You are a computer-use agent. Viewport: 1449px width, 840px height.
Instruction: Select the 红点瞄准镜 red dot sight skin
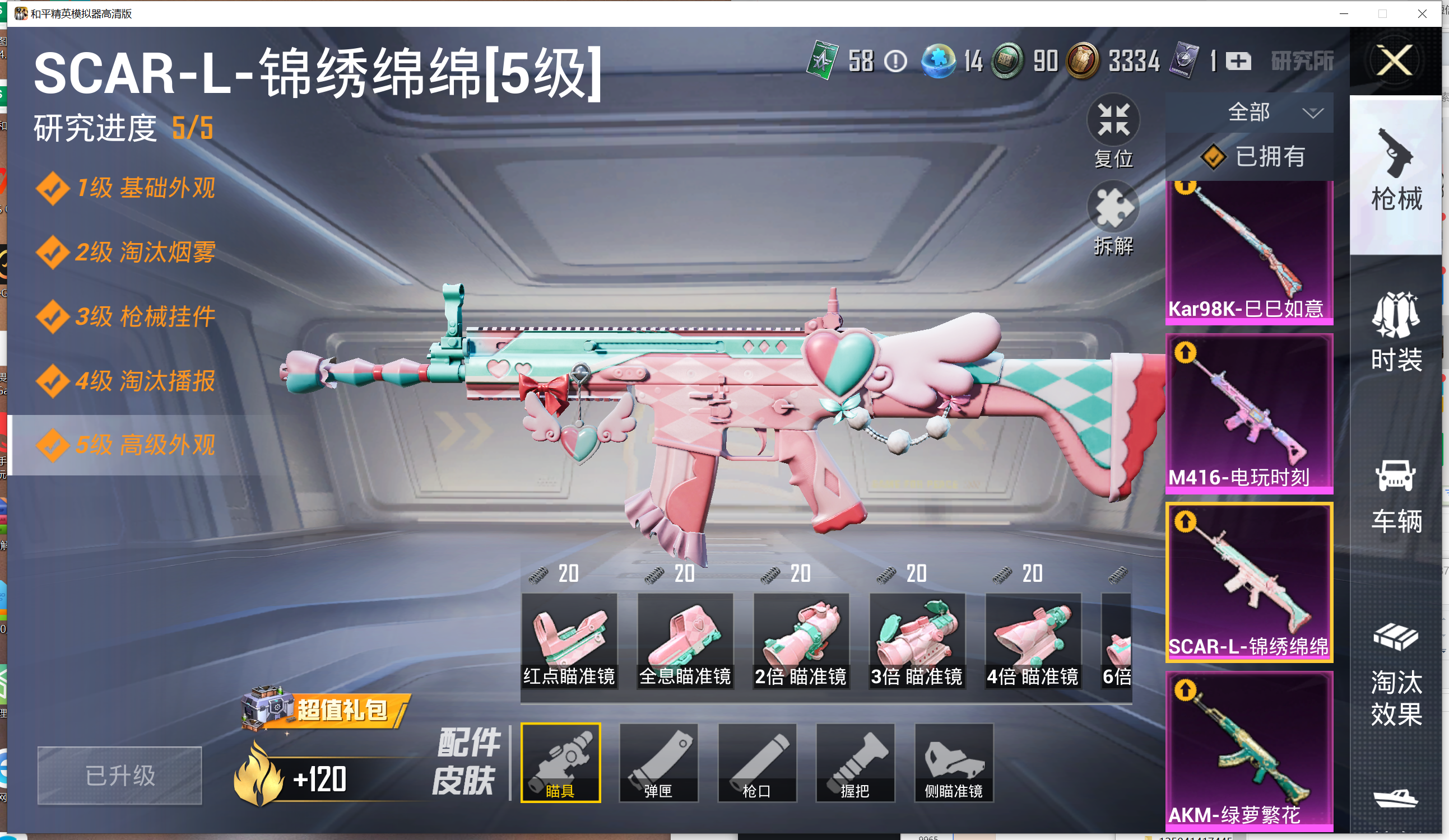point(569,640)
